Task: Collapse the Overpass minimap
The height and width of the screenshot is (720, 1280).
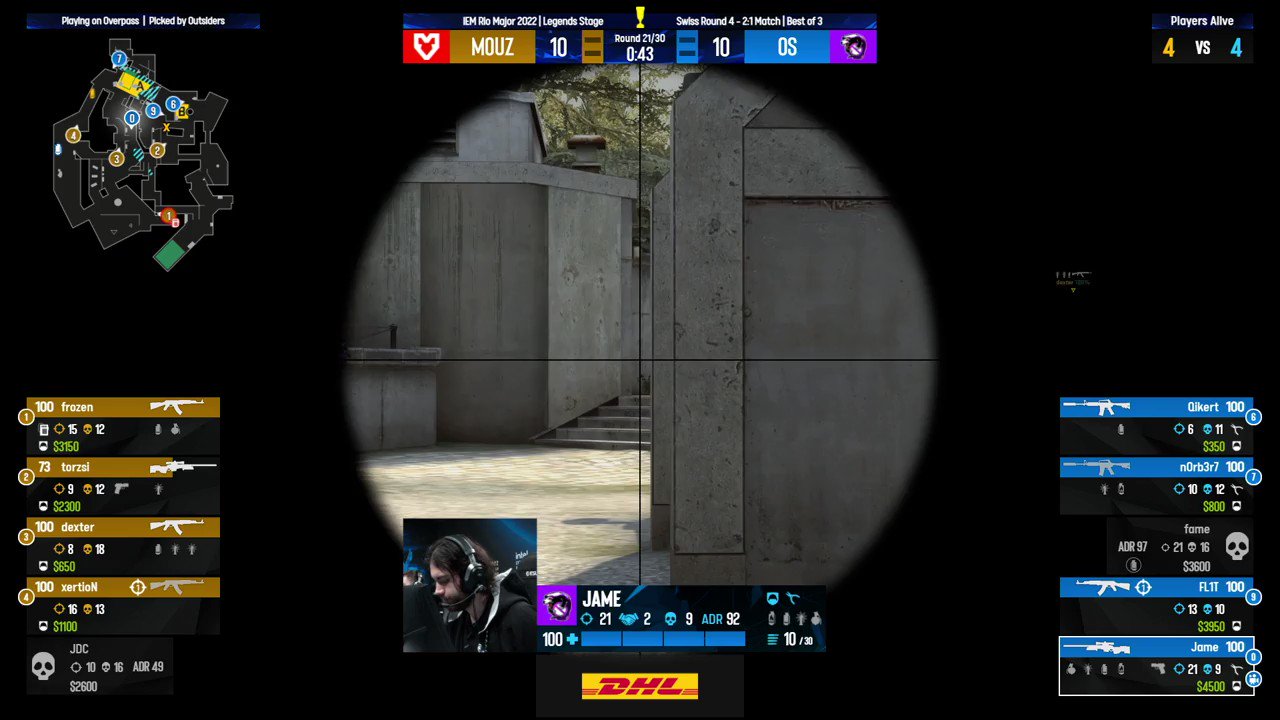Action: tap(140, 160)
